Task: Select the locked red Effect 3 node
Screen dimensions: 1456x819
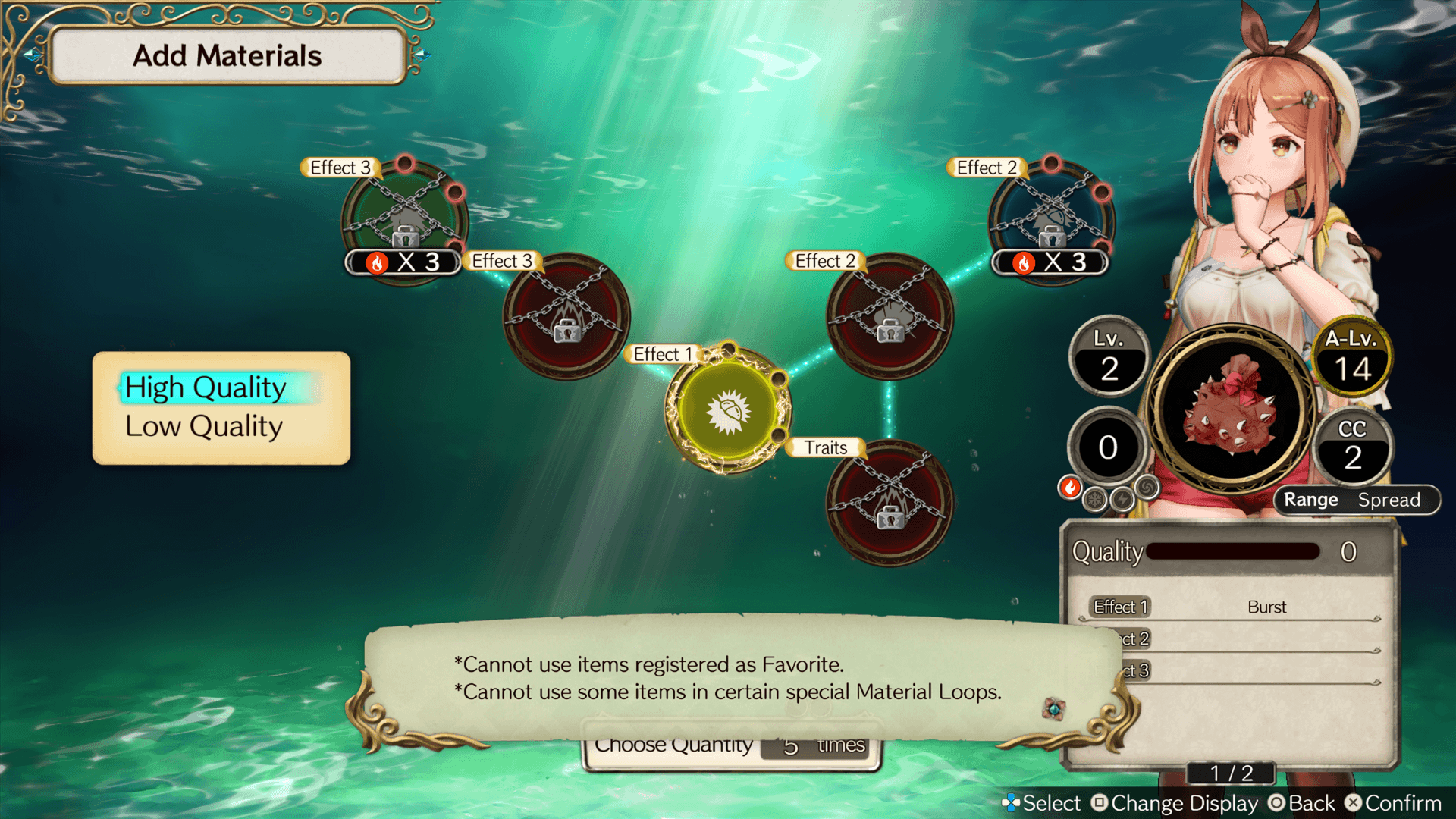Action: coord(566,315)
